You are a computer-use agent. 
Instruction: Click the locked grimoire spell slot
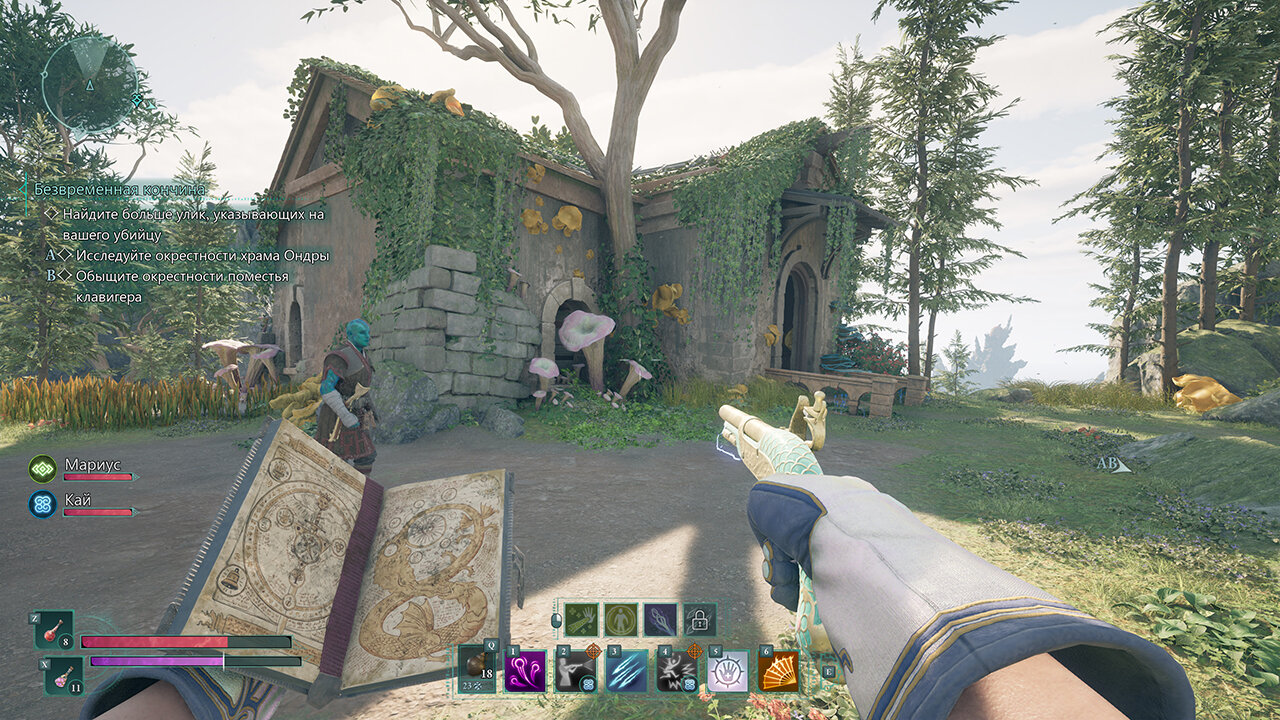click(x=700, y=619)
